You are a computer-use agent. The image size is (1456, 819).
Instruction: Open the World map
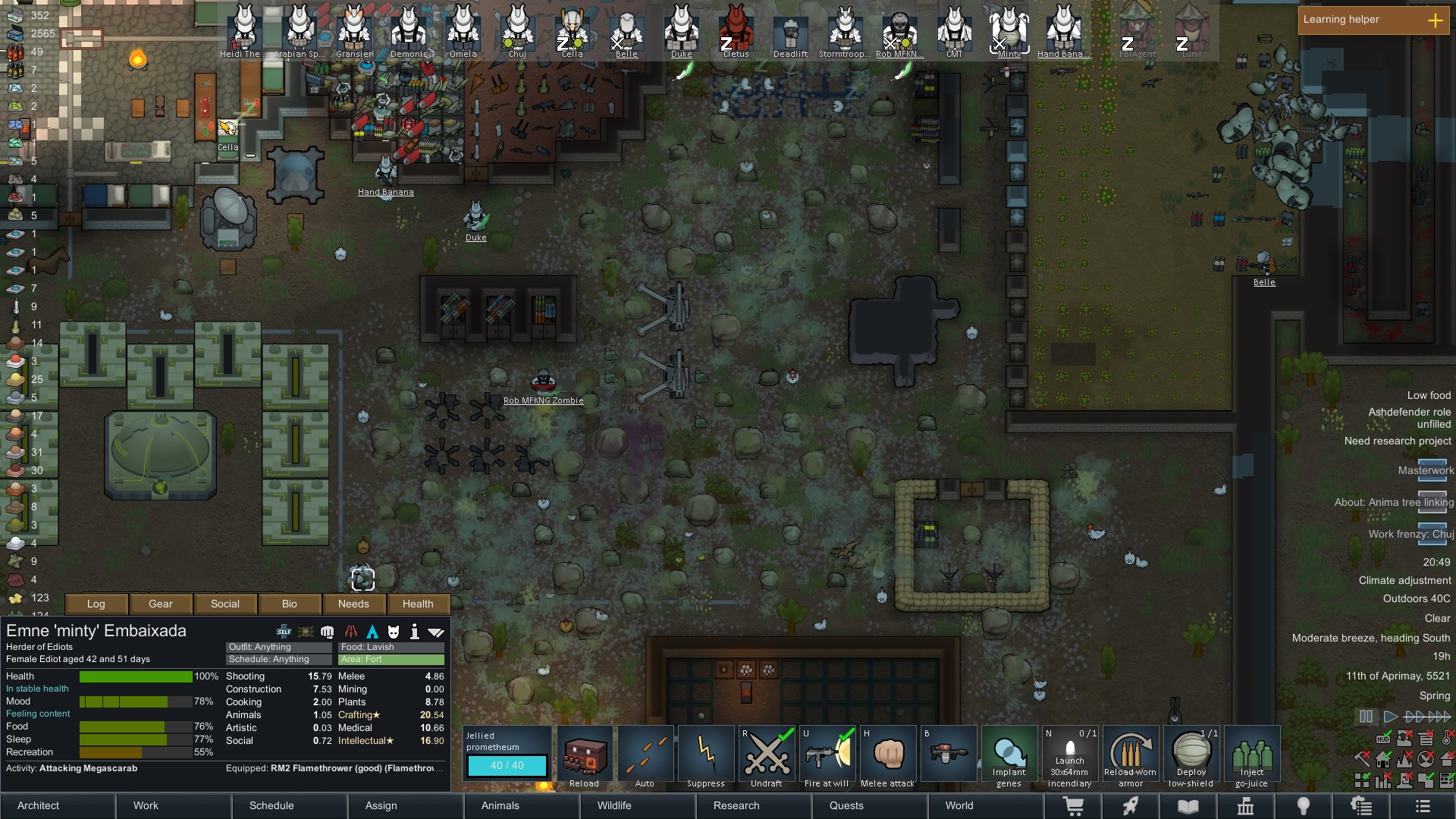point(959,805)
